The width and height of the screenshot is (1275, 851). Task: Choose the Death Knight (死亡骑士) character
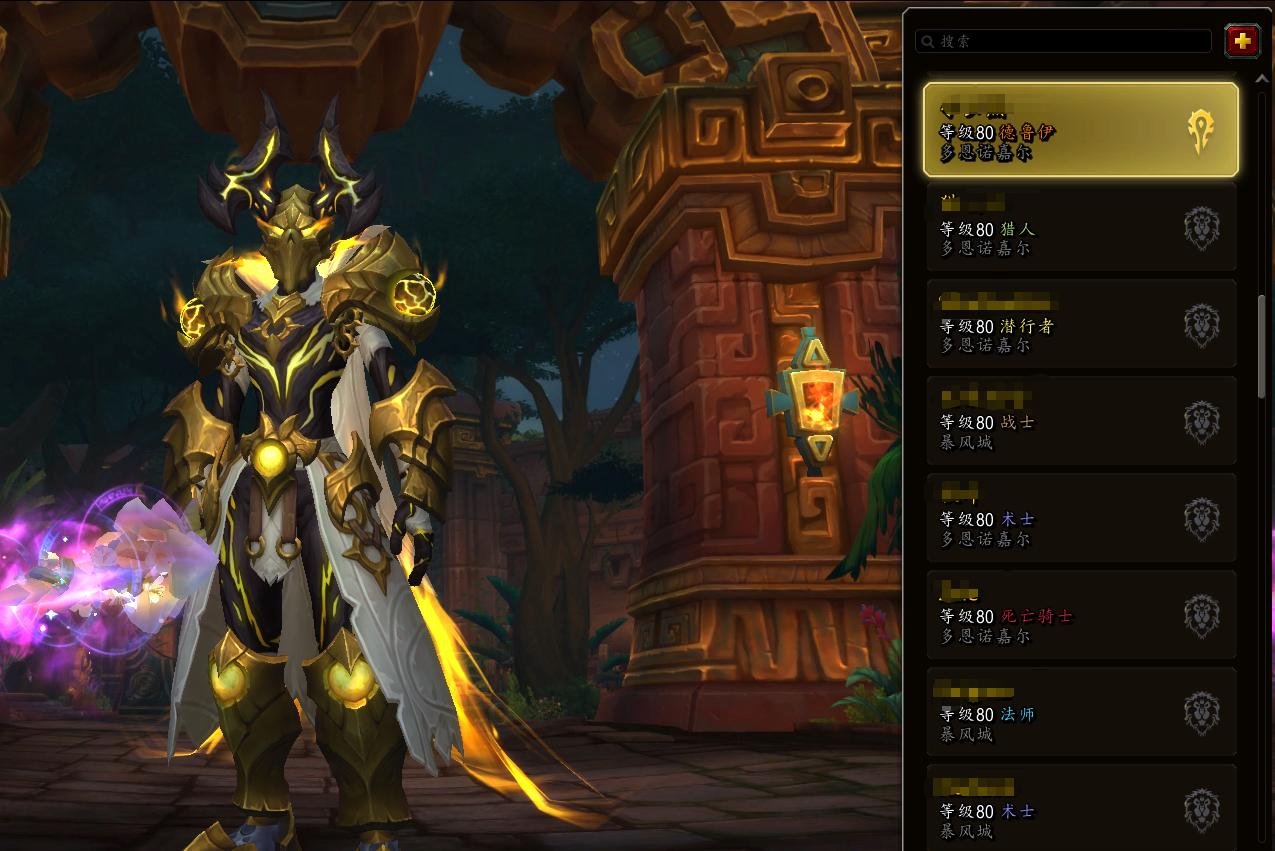coord(1081,615)
